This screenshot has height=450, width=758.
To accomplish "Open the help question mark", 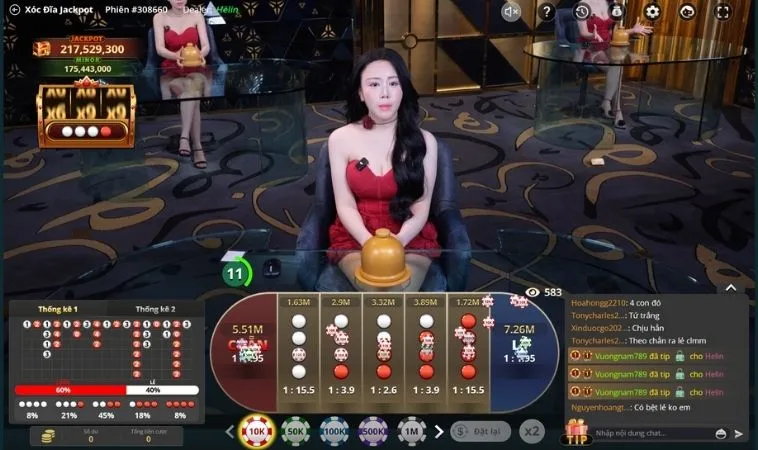I will click(x=547, y=12).
